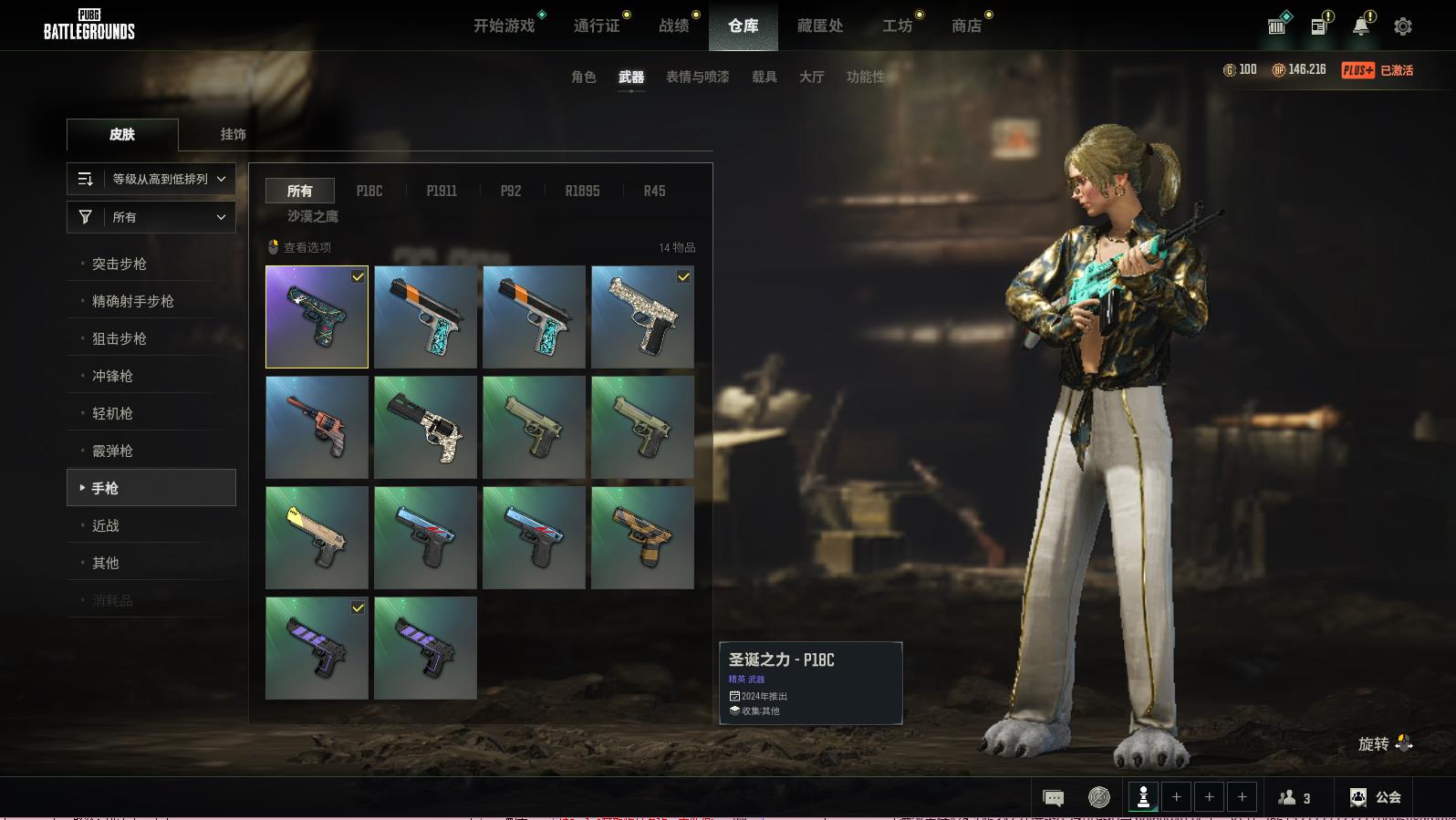Pick the 霰弹枪 shotgun category

112,451
